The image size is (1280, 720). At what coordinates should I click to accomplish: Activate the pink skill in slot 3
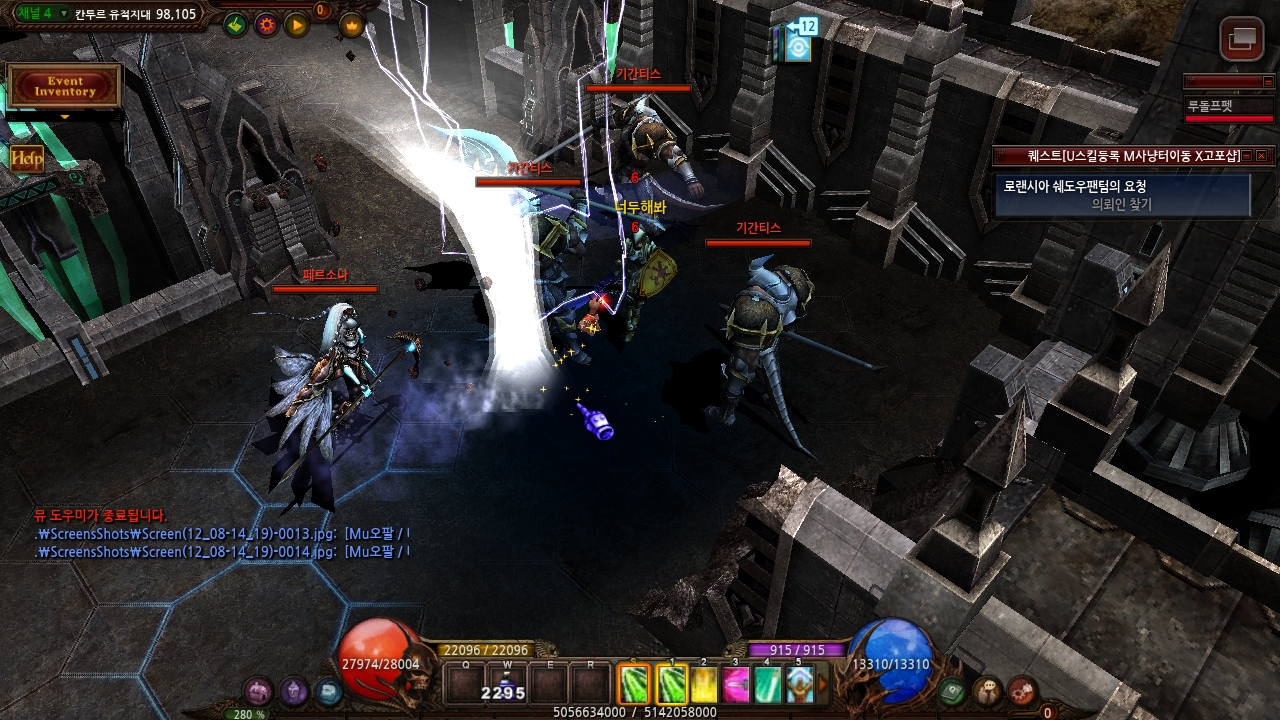(736, 684)
